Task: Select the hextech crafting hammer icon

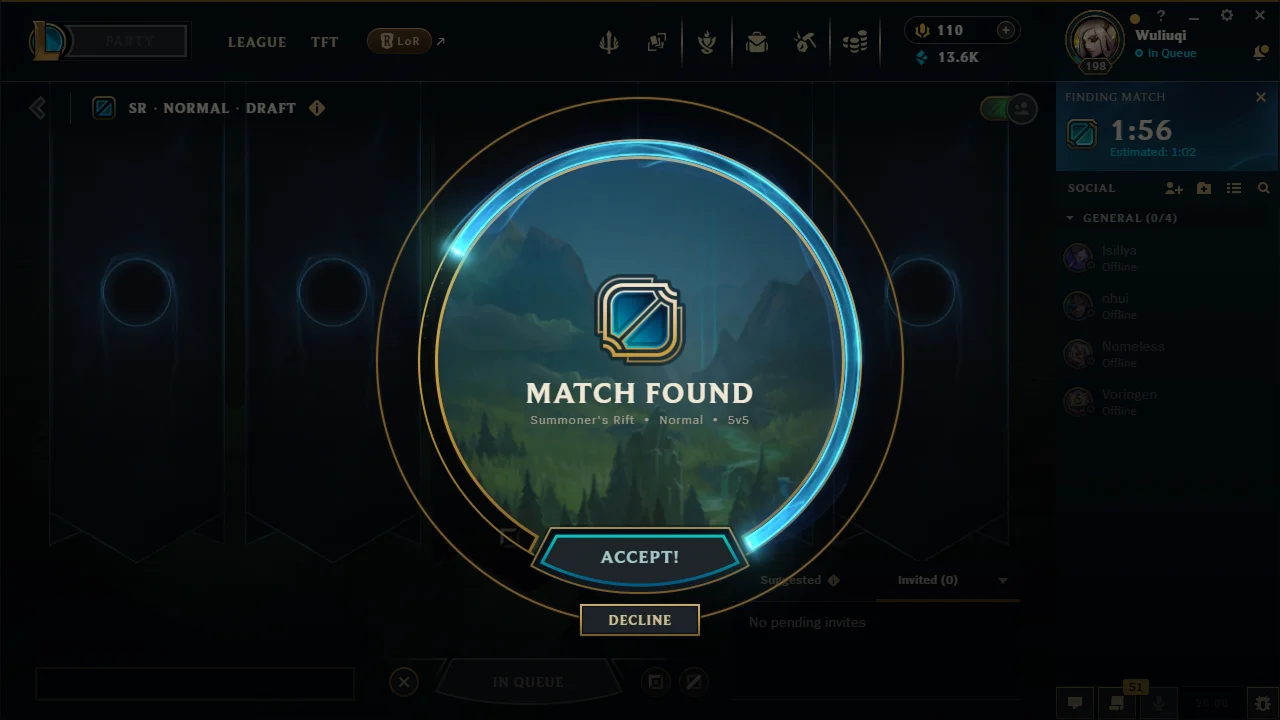Action: [804, 42]
